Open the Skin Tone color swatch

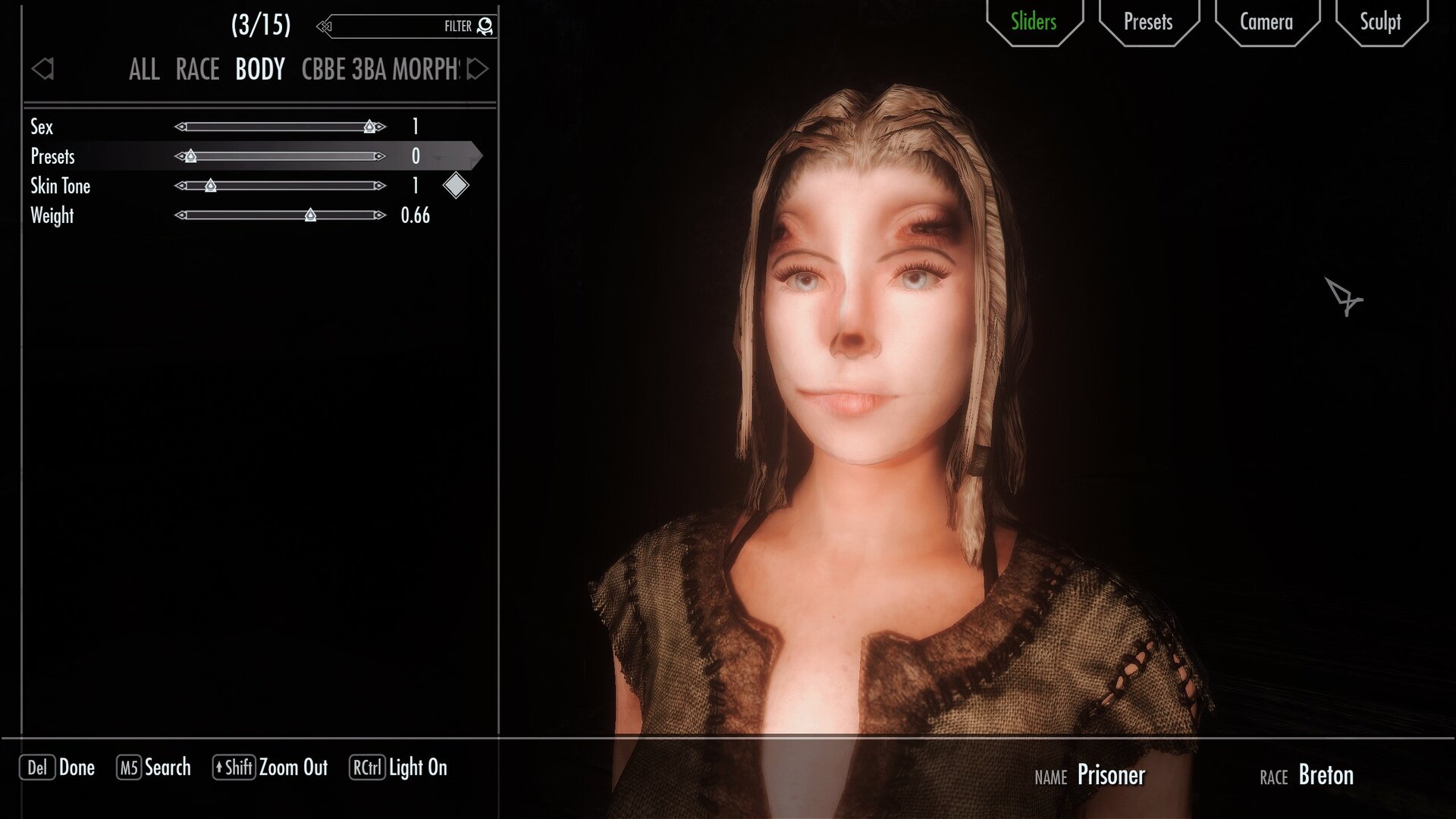point(455,185)
